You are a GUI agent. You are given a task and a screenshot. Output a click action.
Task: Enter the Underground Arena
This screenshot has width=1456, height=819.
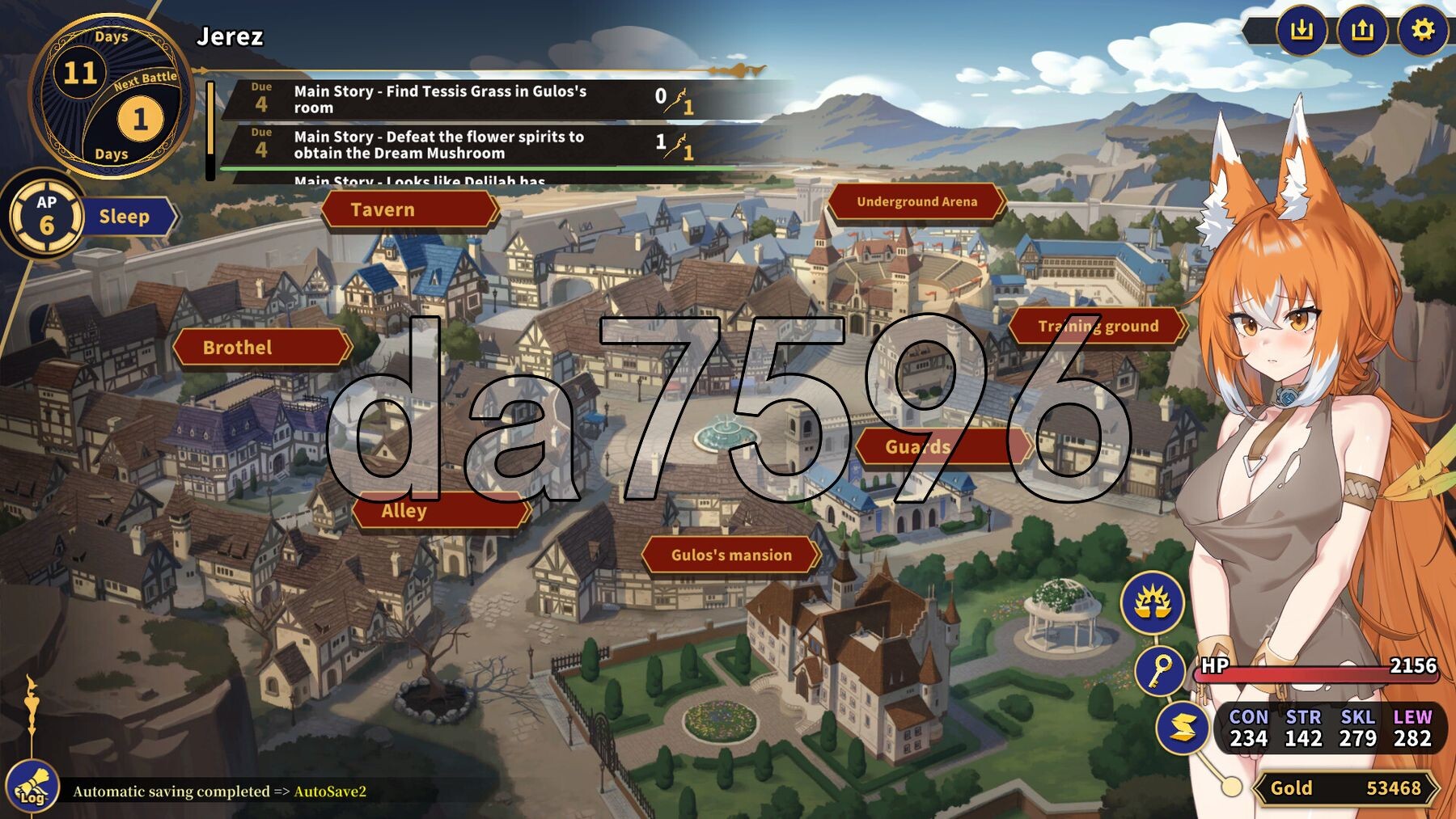pyautogui.click(x=916, y=202)
